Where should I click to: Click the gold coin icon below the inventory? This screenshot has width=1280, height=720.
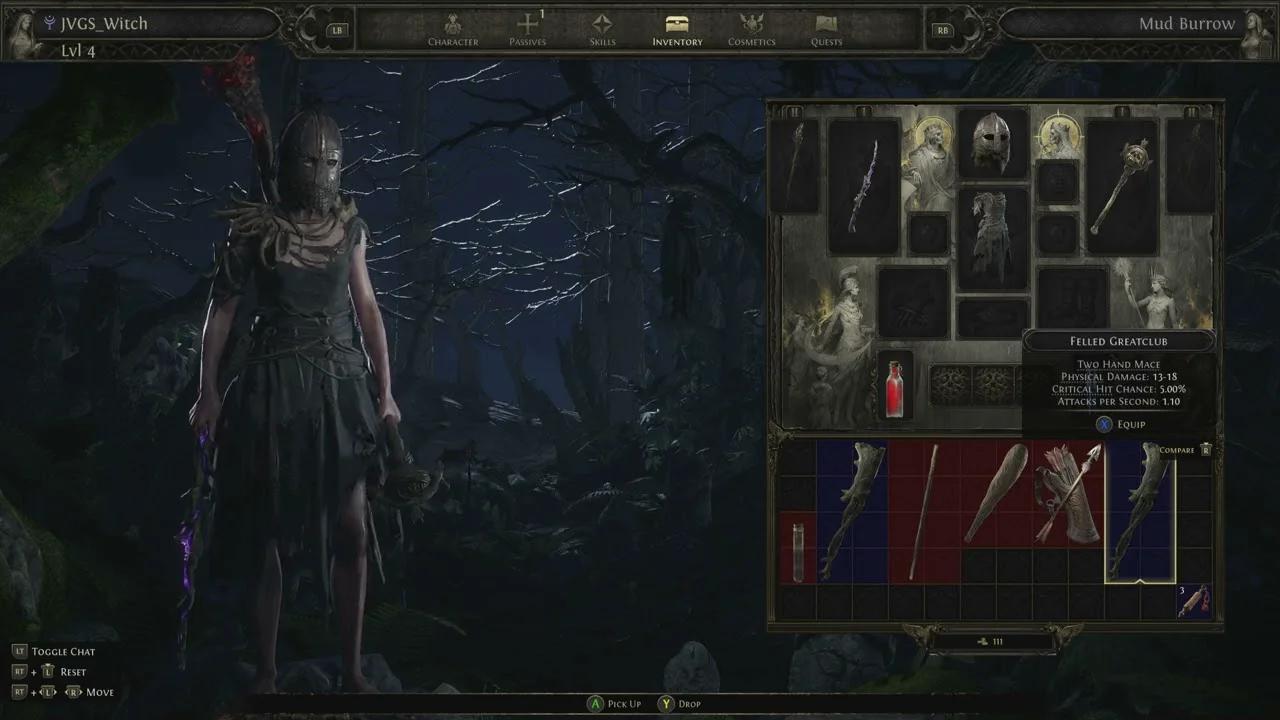[984, 641]
